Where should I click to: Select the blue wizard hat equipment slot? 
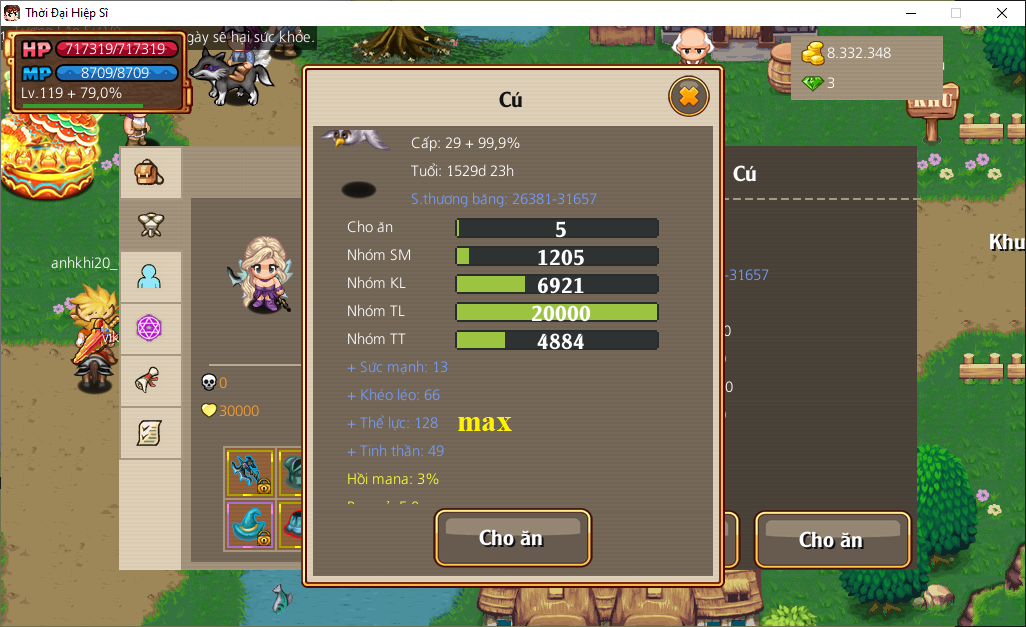pyautogui.click(x=249, y=524)
